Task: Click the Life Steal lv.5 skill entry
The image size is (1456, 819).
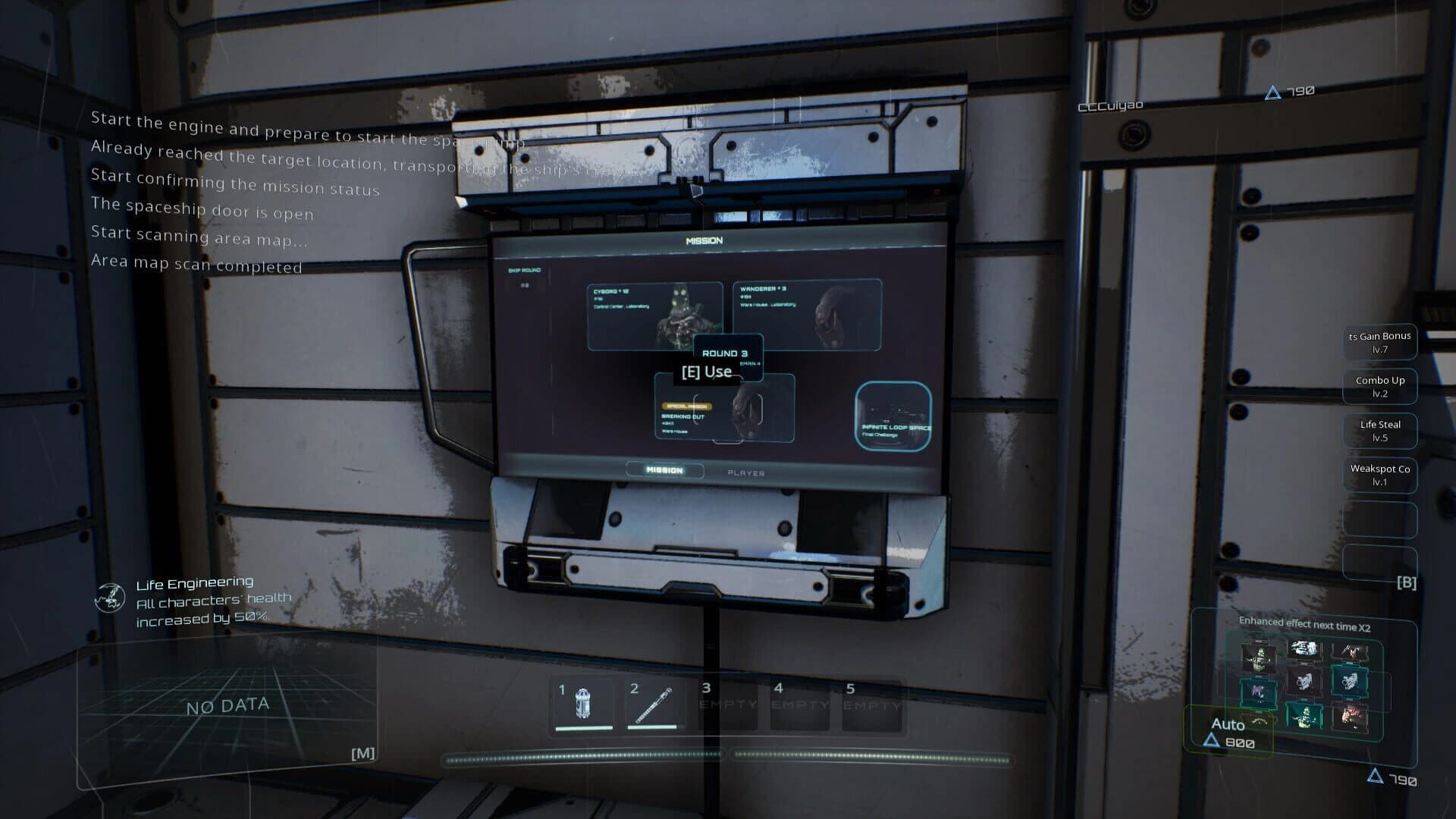Action: click(1379, 431)
